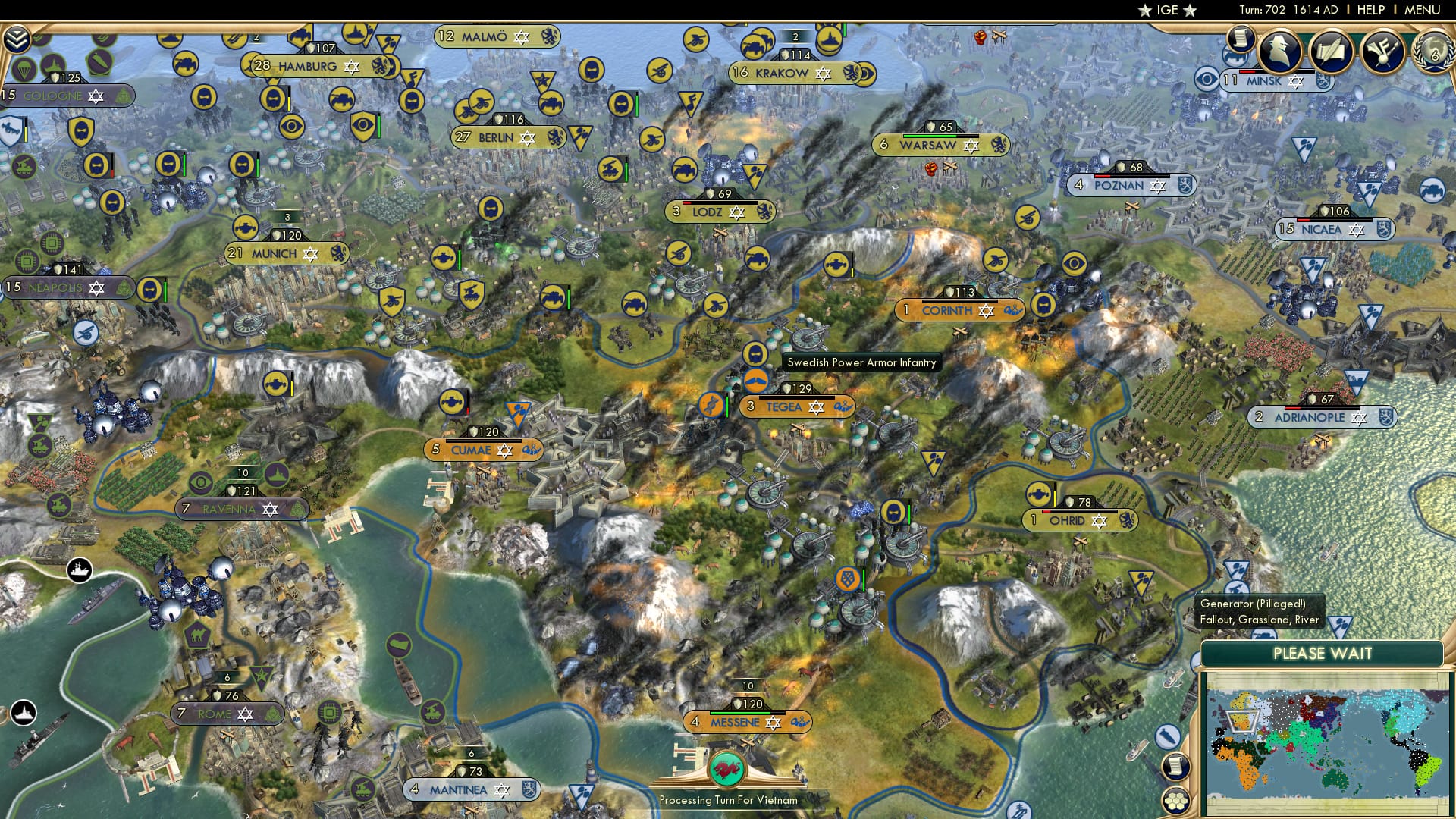This screenshot has width=1456, height=819.
Task: Open the HELP item in the top bar
Action: click(x=1370, y=9)
